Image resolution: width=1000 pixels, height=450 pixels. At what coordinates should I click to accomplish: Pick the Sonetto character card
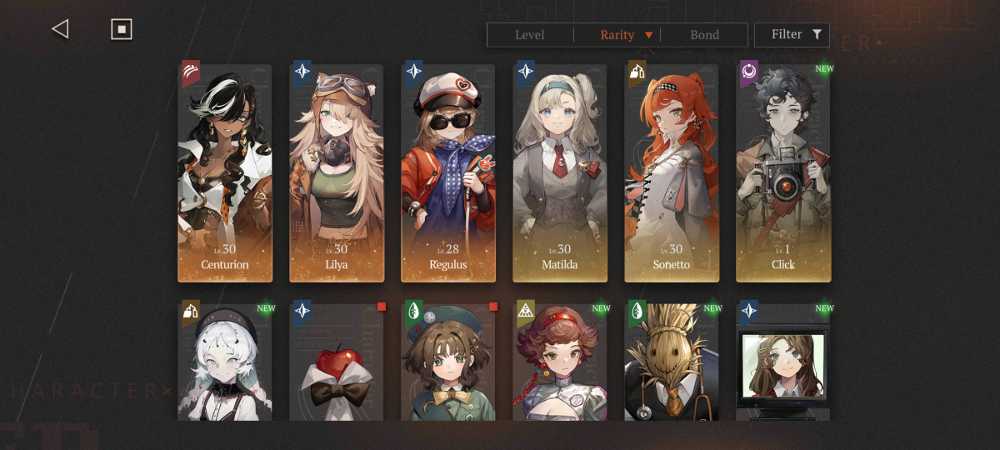point(671,173)
